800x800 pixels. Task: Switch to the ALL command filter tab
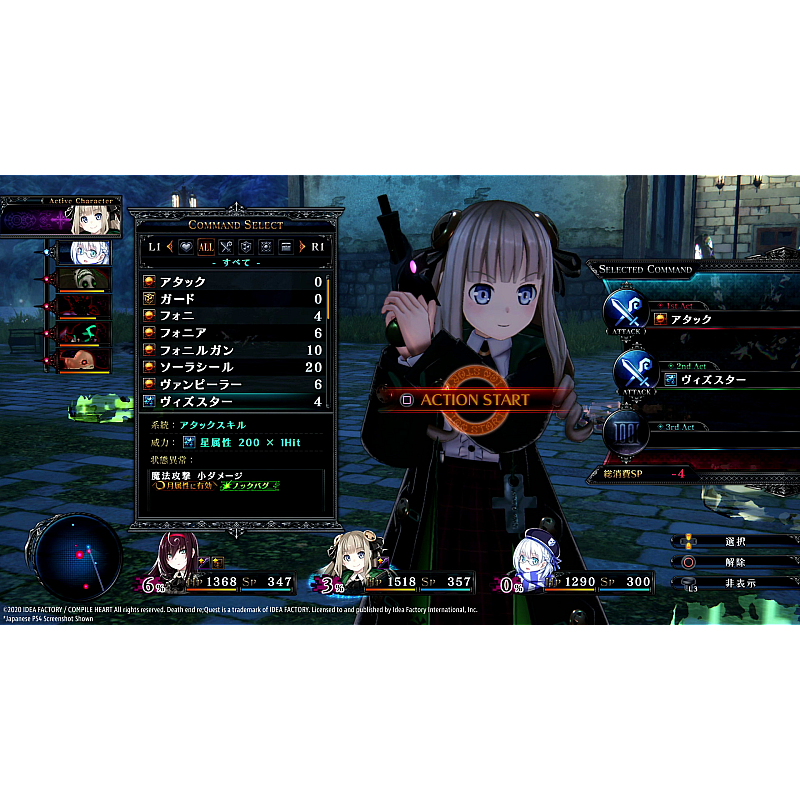click(x=205, y=246)
